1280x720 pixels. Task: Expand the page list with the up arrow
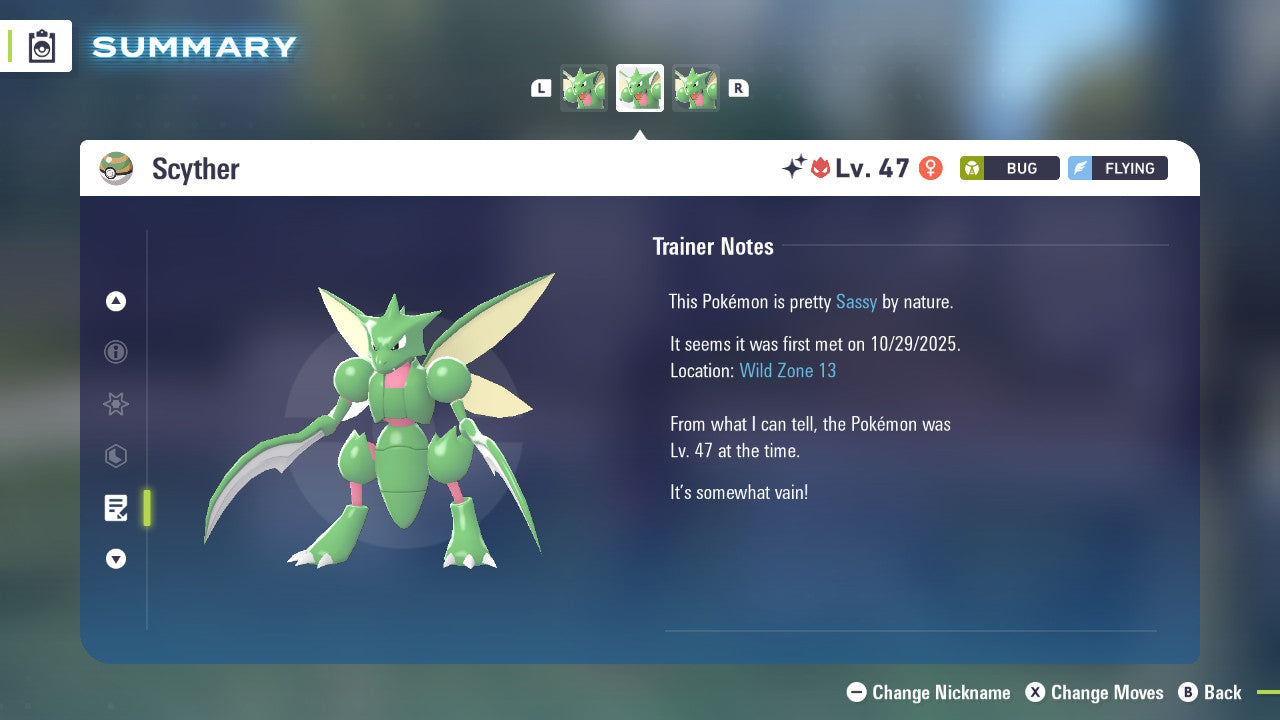[x=116, y=301]
